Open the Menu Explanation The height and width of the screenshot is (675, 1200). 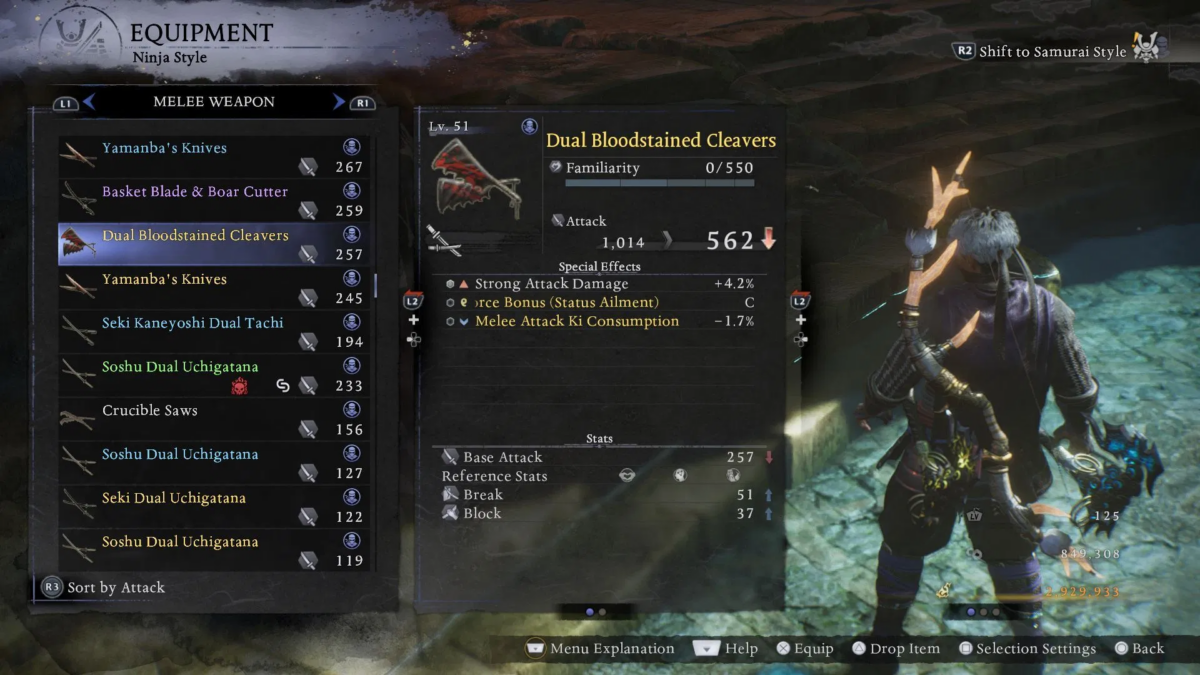click(x=600, y=649)
